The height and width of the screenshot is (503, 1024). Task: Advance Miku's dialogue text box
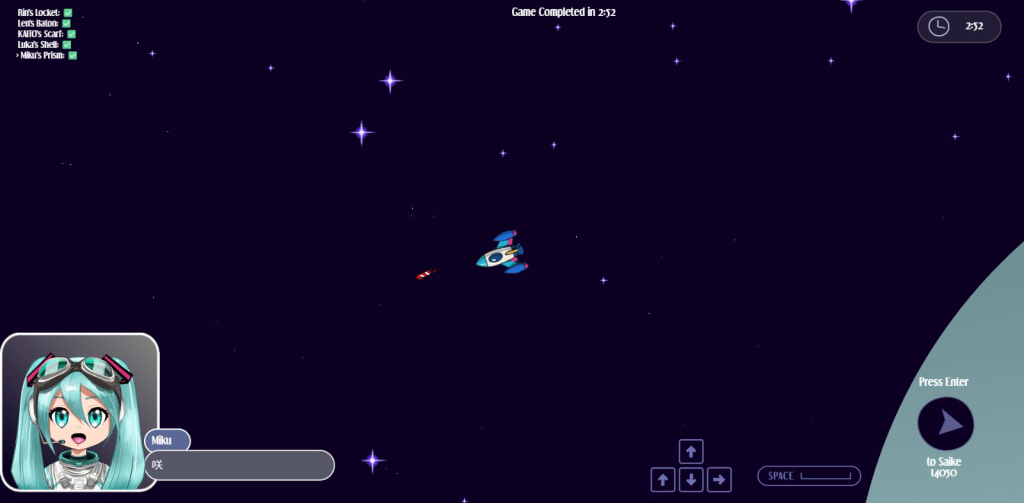(x=240, y=465)
